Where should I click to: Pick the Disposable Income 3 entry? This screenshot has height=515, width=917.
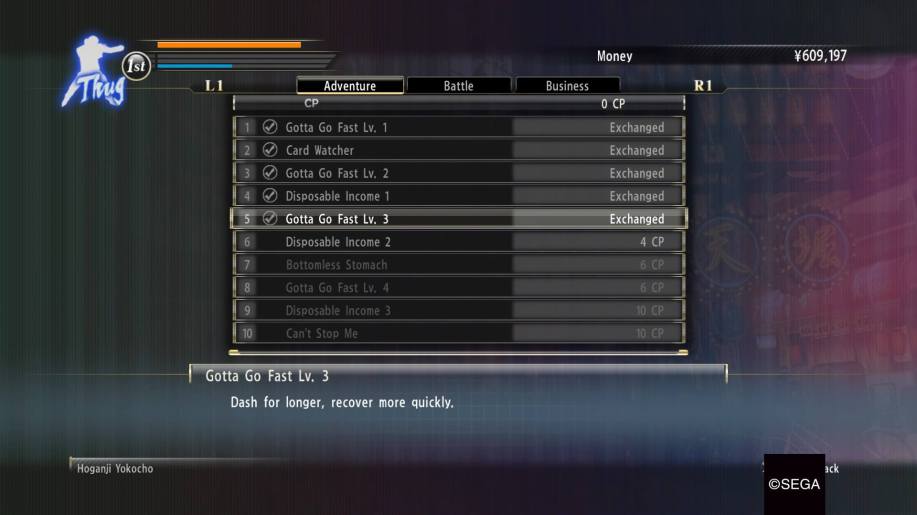click(460, 311)
